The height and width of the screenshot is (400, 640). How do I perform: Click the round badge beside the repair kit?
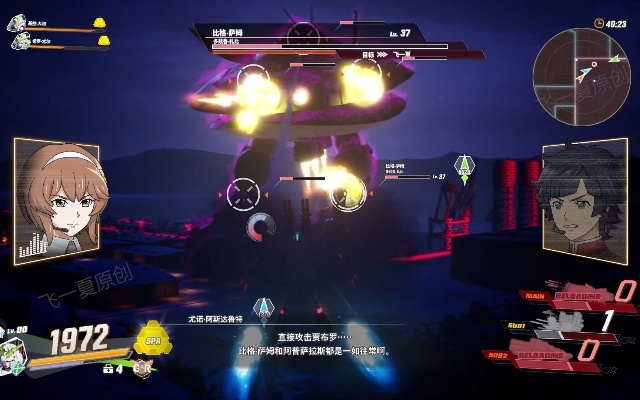(x=142, y=368)
